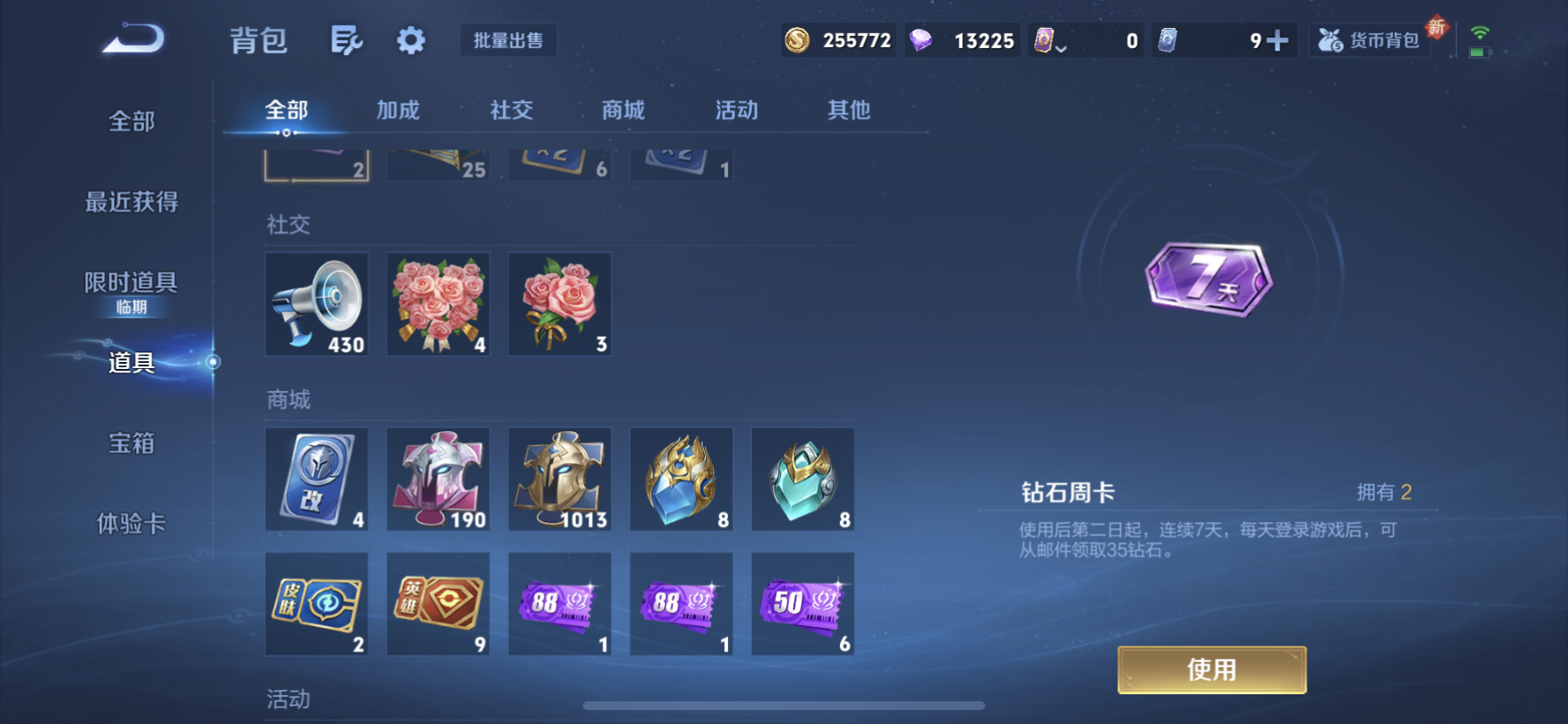The width and height of the screenshot is (1568, 724).
Task: Click the 7天 diamond weekly card preview
Action: [x=1211, y=280]
